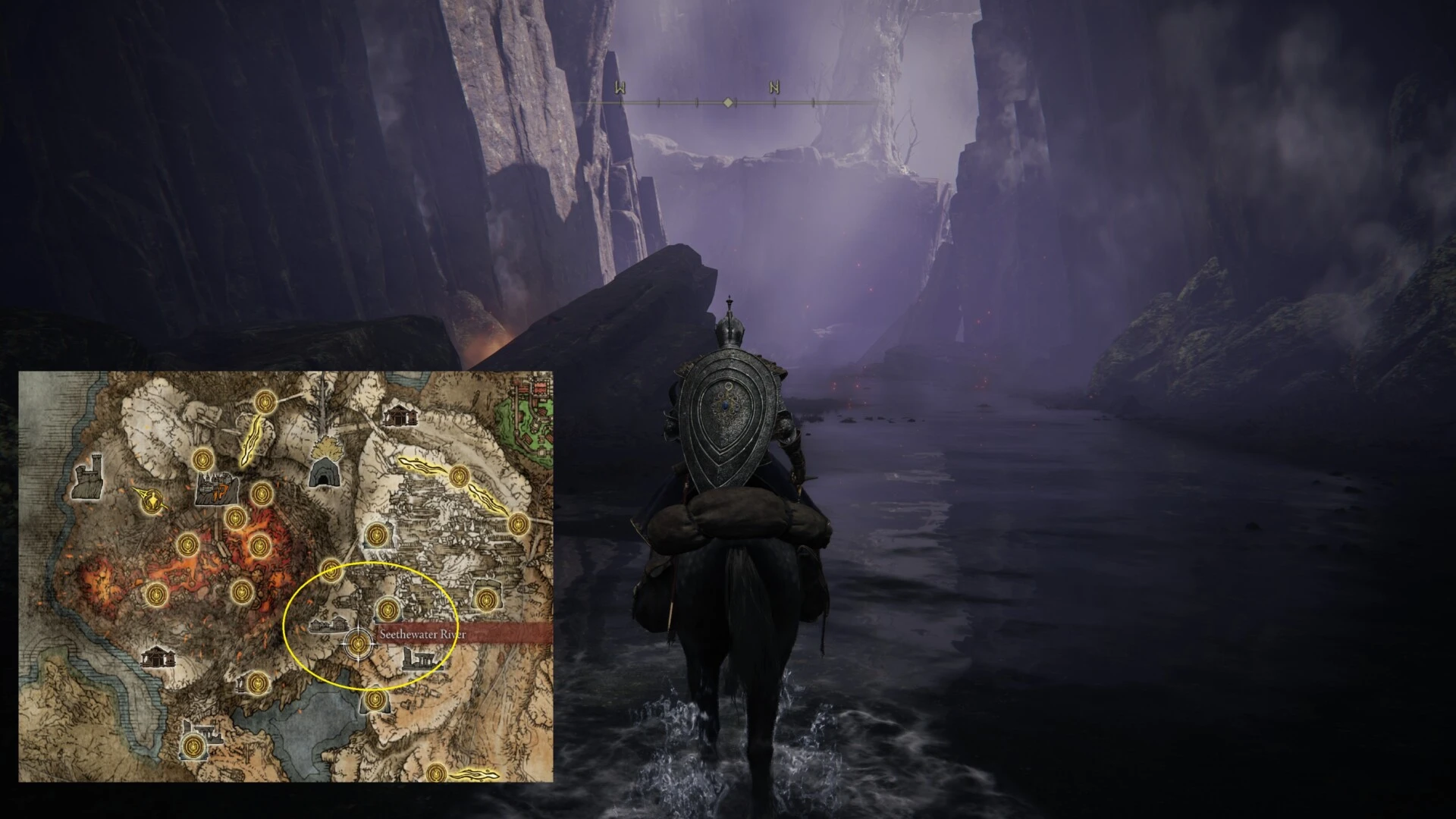
Task: Click the Seethewater River location label
Action: click(x=423, y=635)
